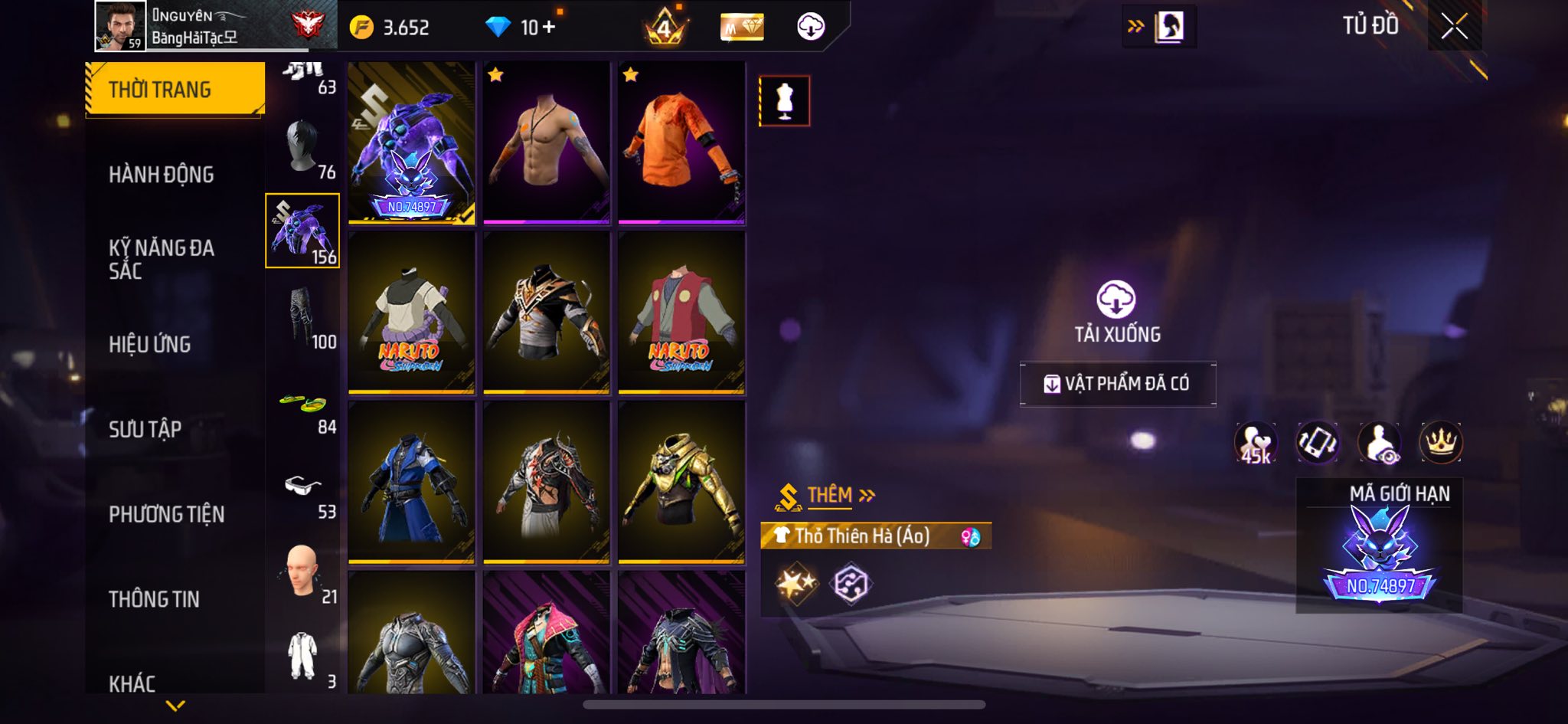Open the Hành Động category

(161, 175)
